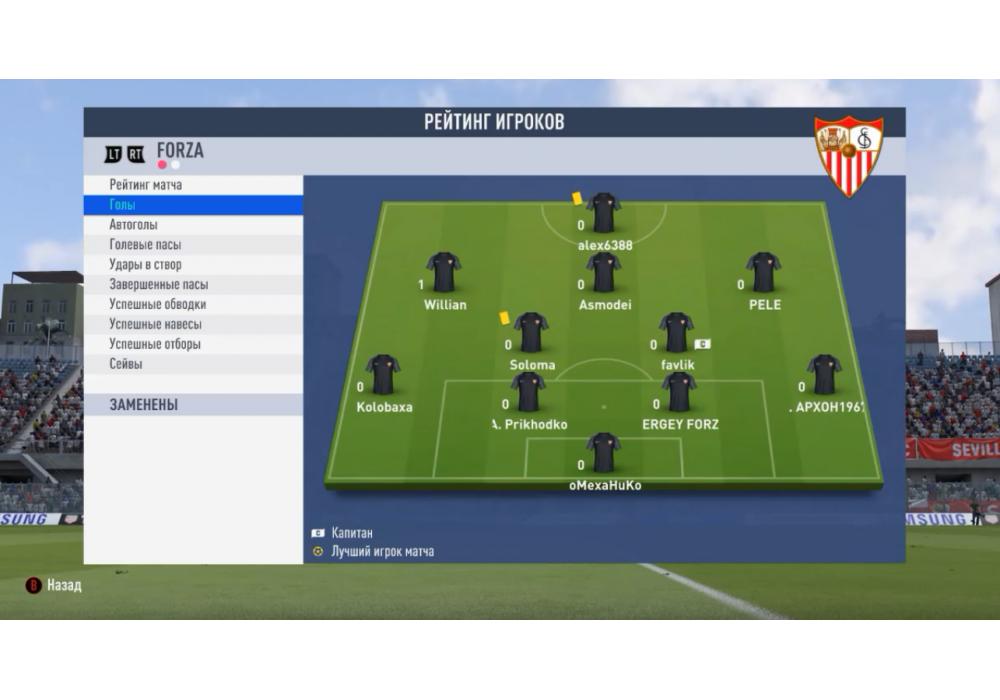Choose Kolobaxa on the formation
This screenshot has width=1000, height=700.
coord(383,375)
